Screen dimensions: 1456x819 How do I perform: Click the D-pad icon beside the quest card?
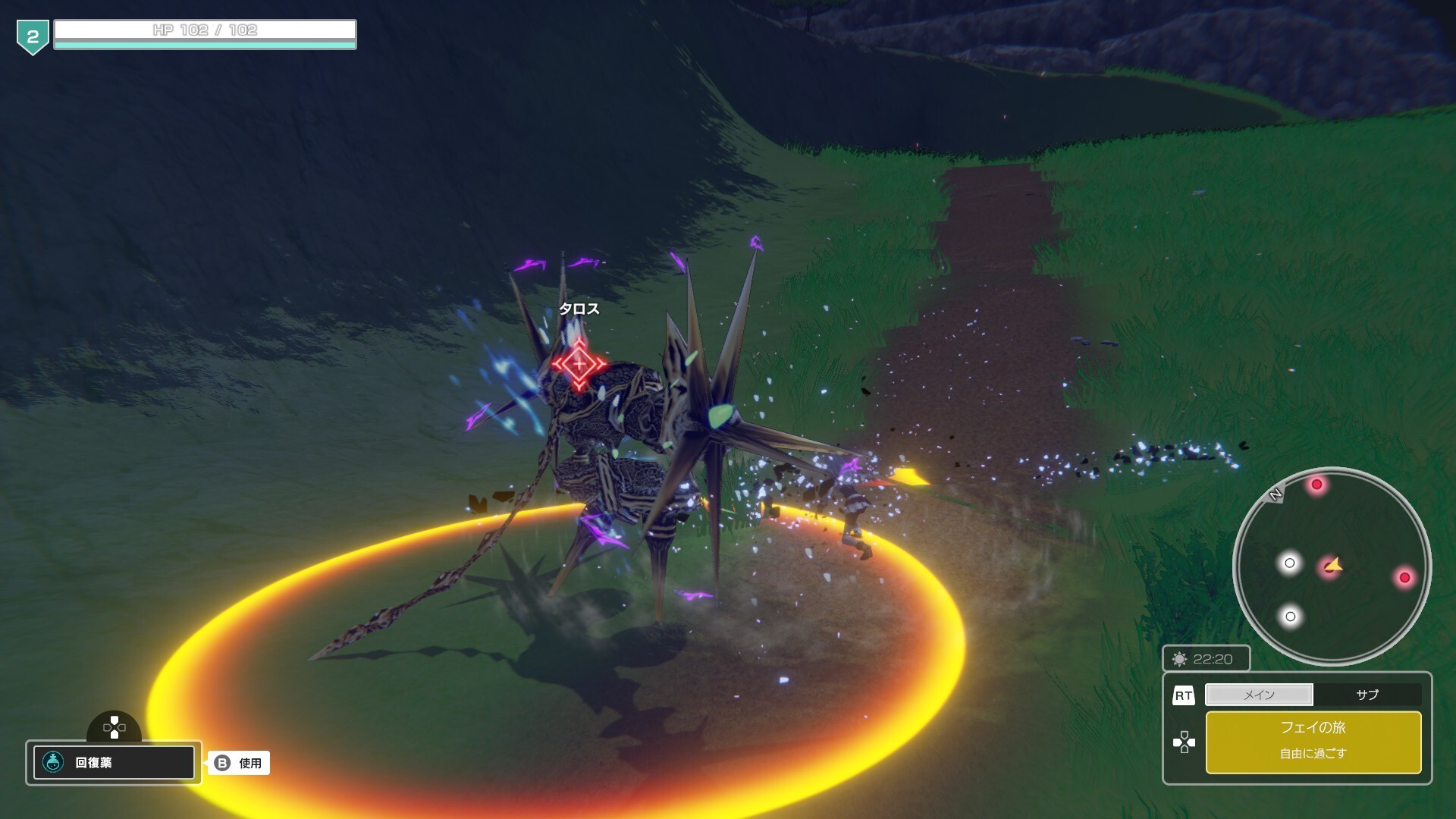click(x=1185, y=742)
